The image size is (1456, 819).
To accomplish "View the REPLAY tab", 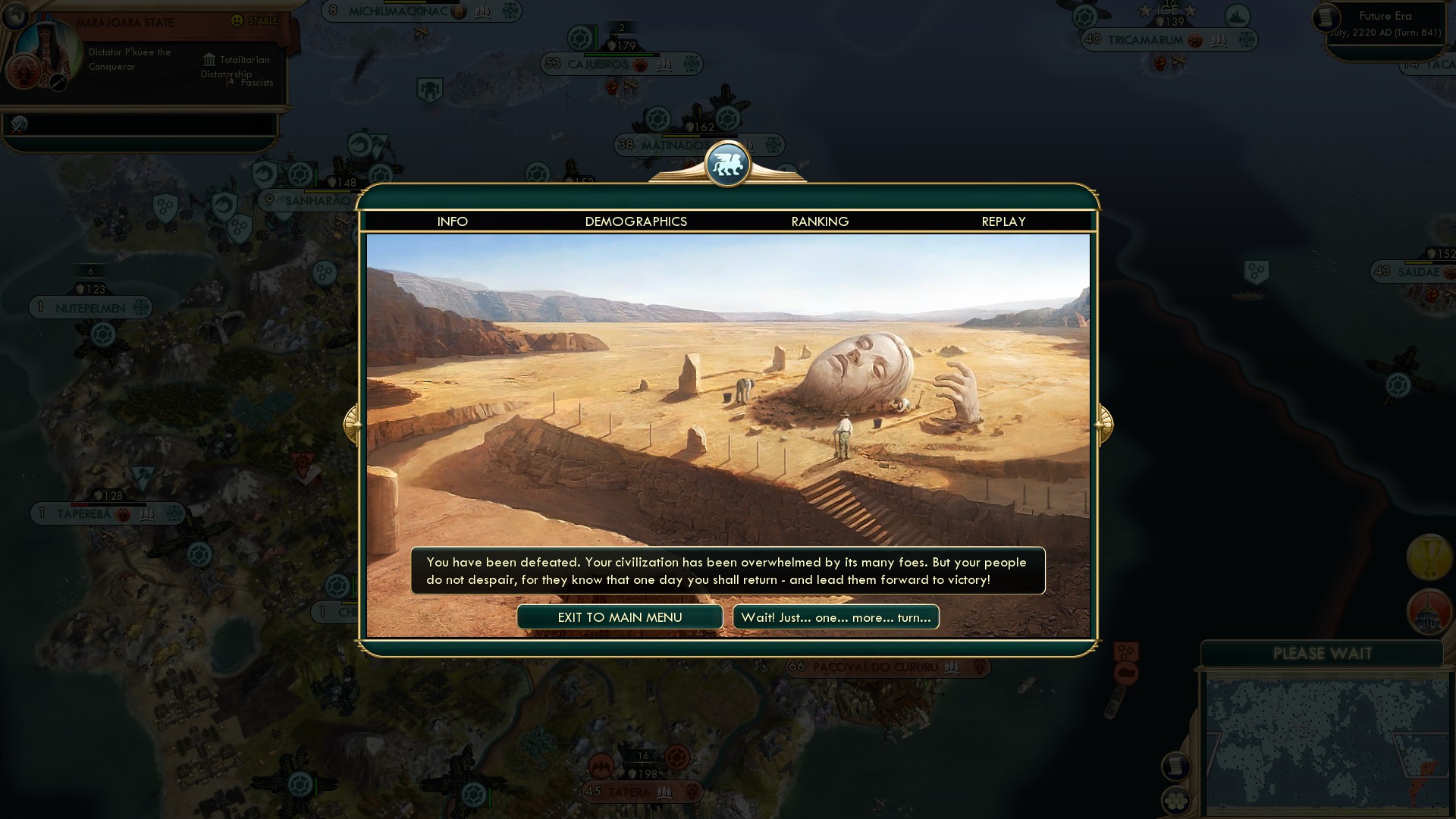I will point(1003,221).
